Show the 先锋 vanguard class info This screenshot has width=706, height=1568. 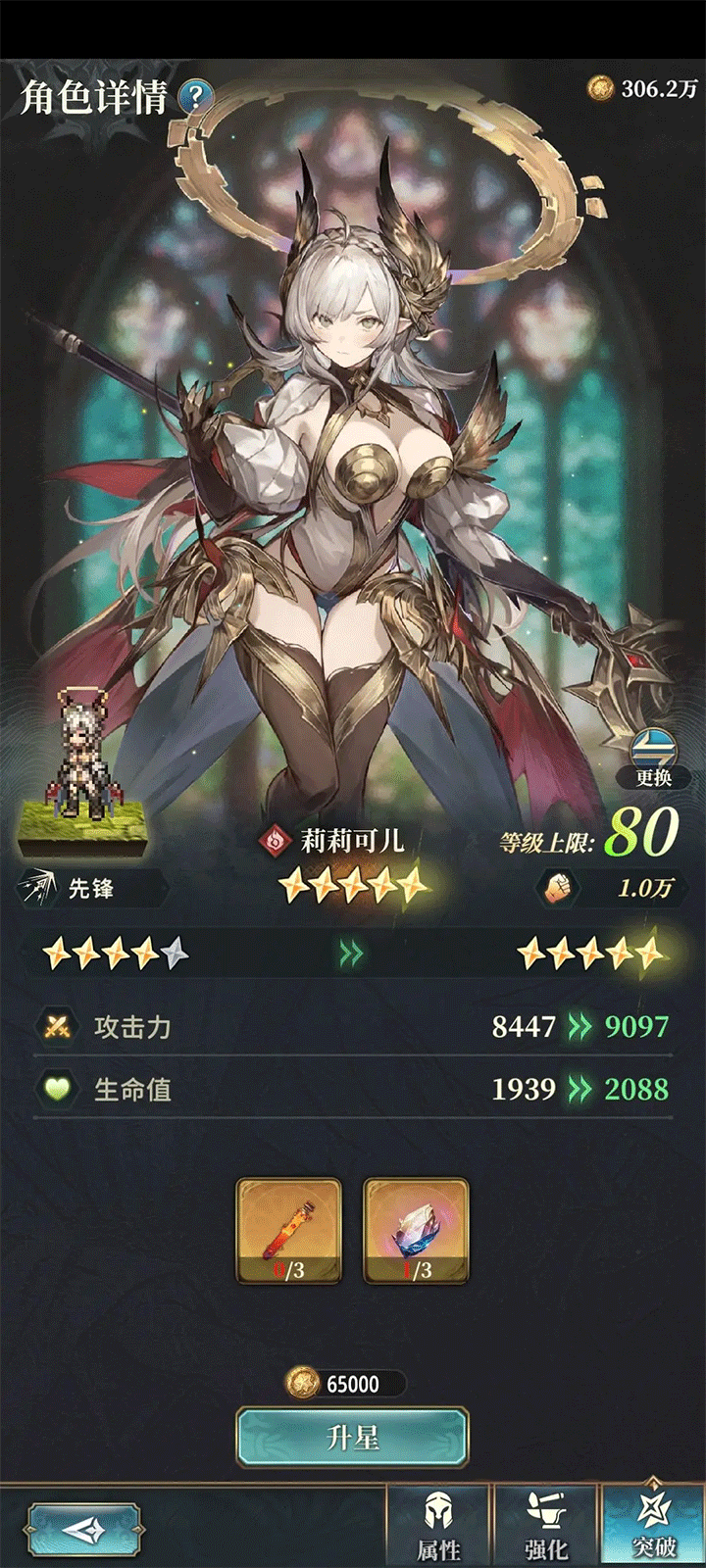coord(90,889)
